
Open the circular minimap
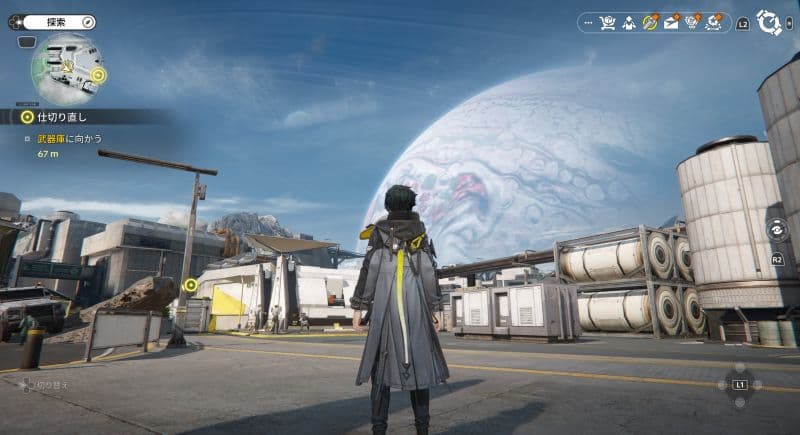[63, 68]
